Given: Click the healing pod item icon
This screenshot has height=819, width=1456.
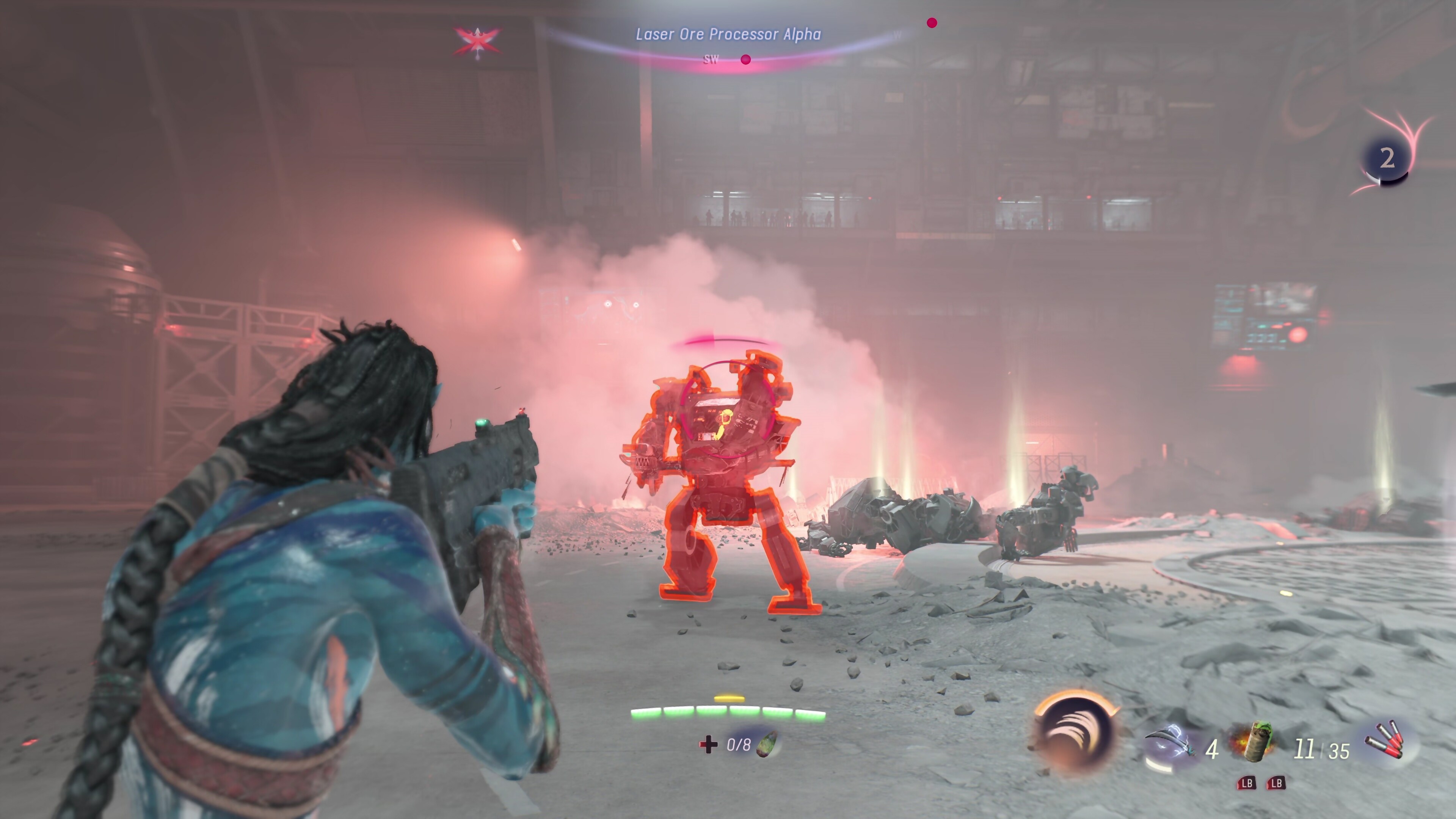Looking at the screenshot, I should point(768,744).
